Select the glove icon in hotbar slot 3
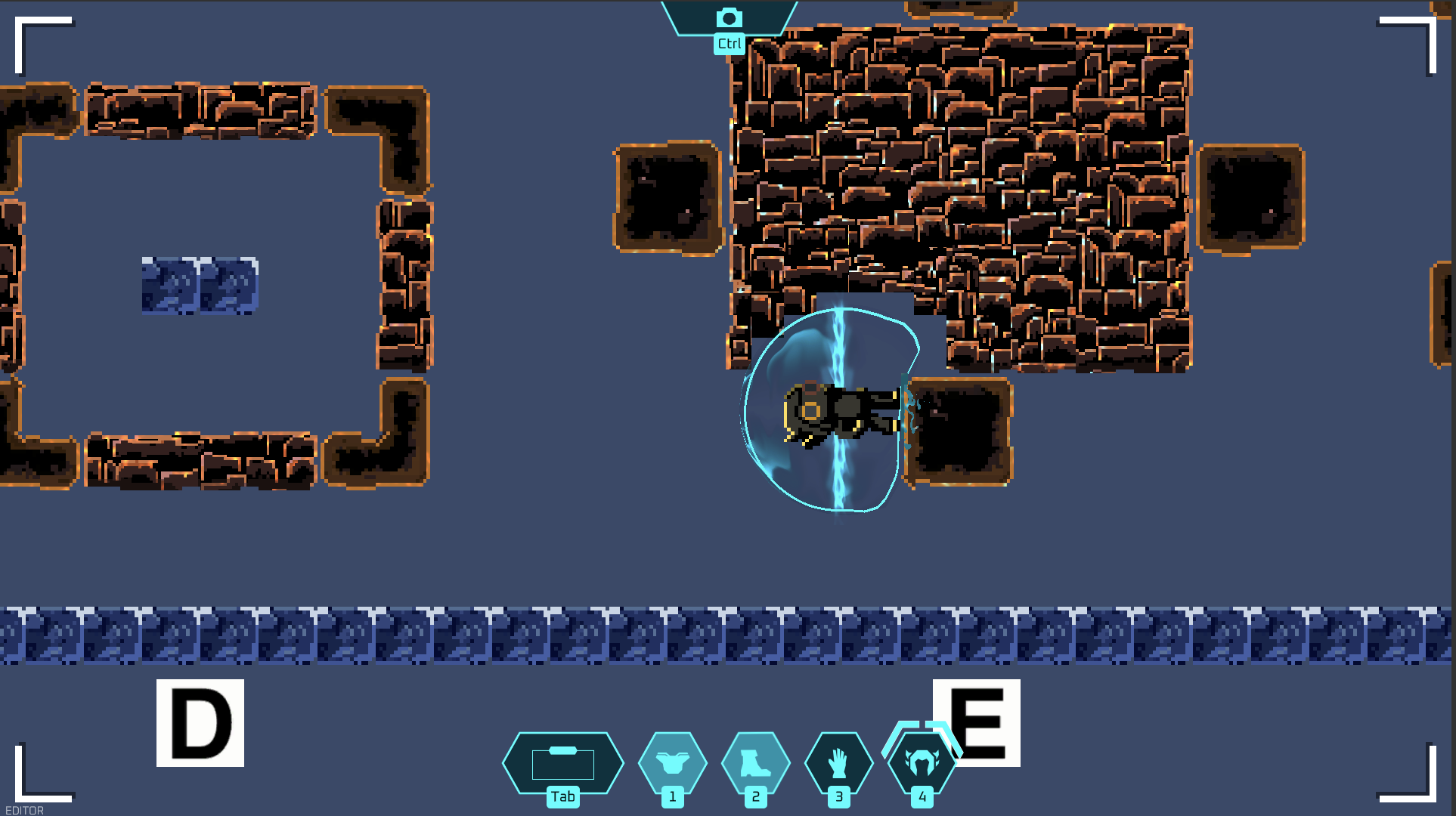1456x816 pixels. click(x=839, y=762)
